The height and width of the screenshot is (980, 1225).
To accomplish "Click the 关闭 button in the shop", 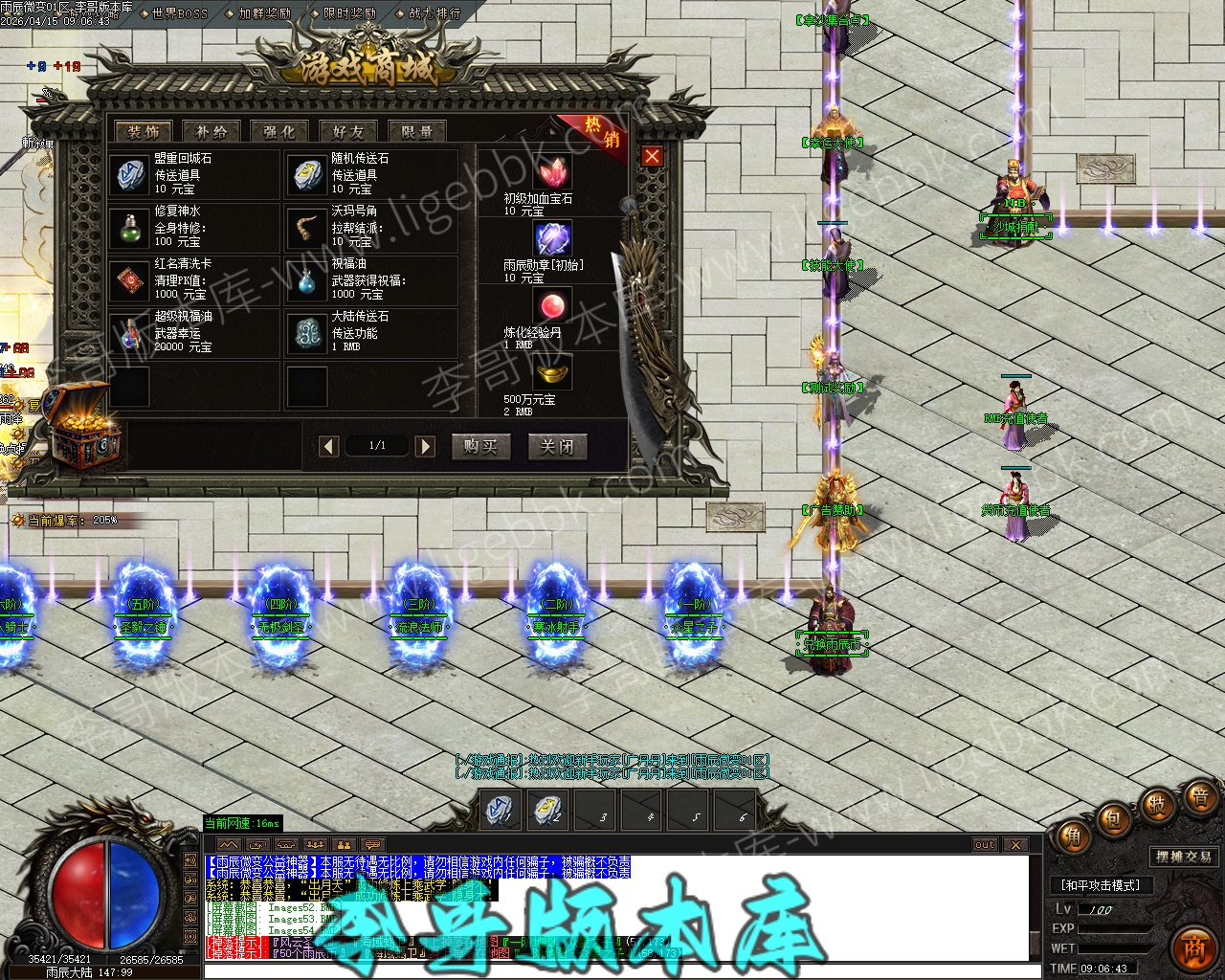I will tap(557, 447).
